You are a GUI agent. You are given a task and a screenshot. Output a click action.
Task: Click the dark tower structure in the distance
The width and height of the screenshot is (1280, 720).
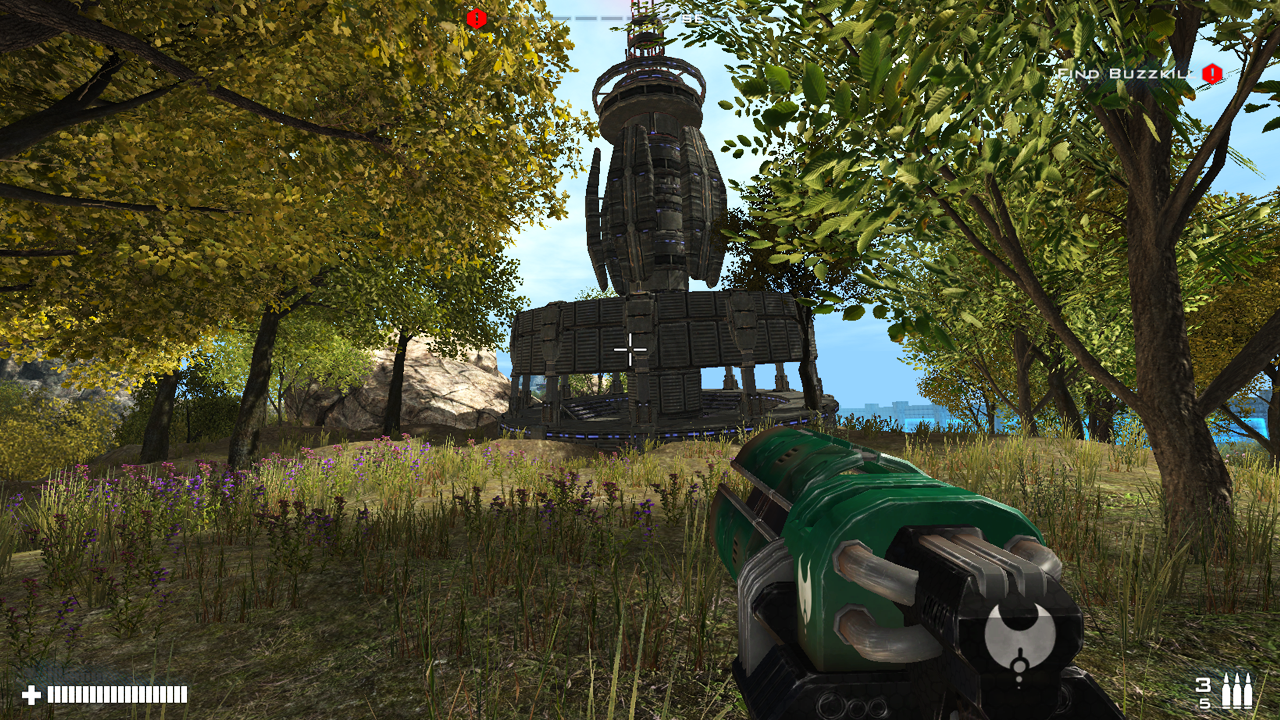[x=650, y=250]
